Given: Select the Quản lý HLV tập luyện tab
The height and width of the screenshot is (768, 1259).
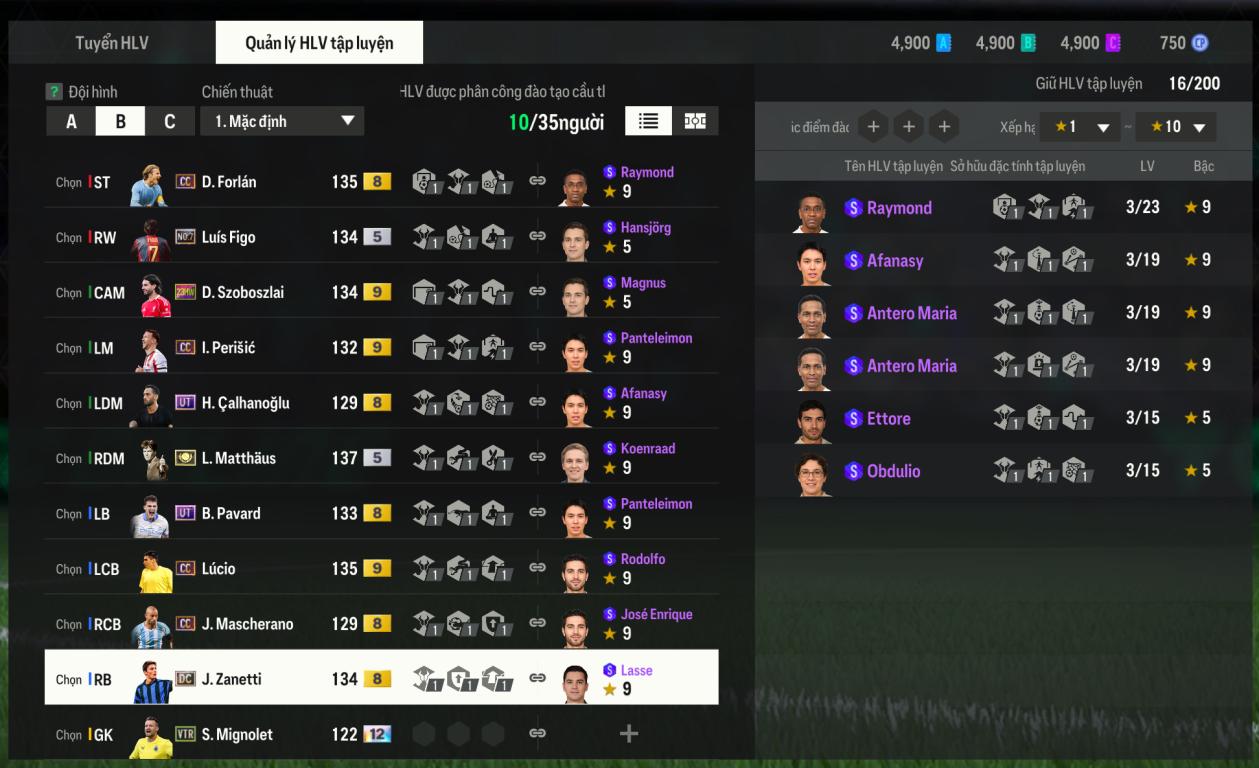Looking at the screenshot, I should coord(319,43).
